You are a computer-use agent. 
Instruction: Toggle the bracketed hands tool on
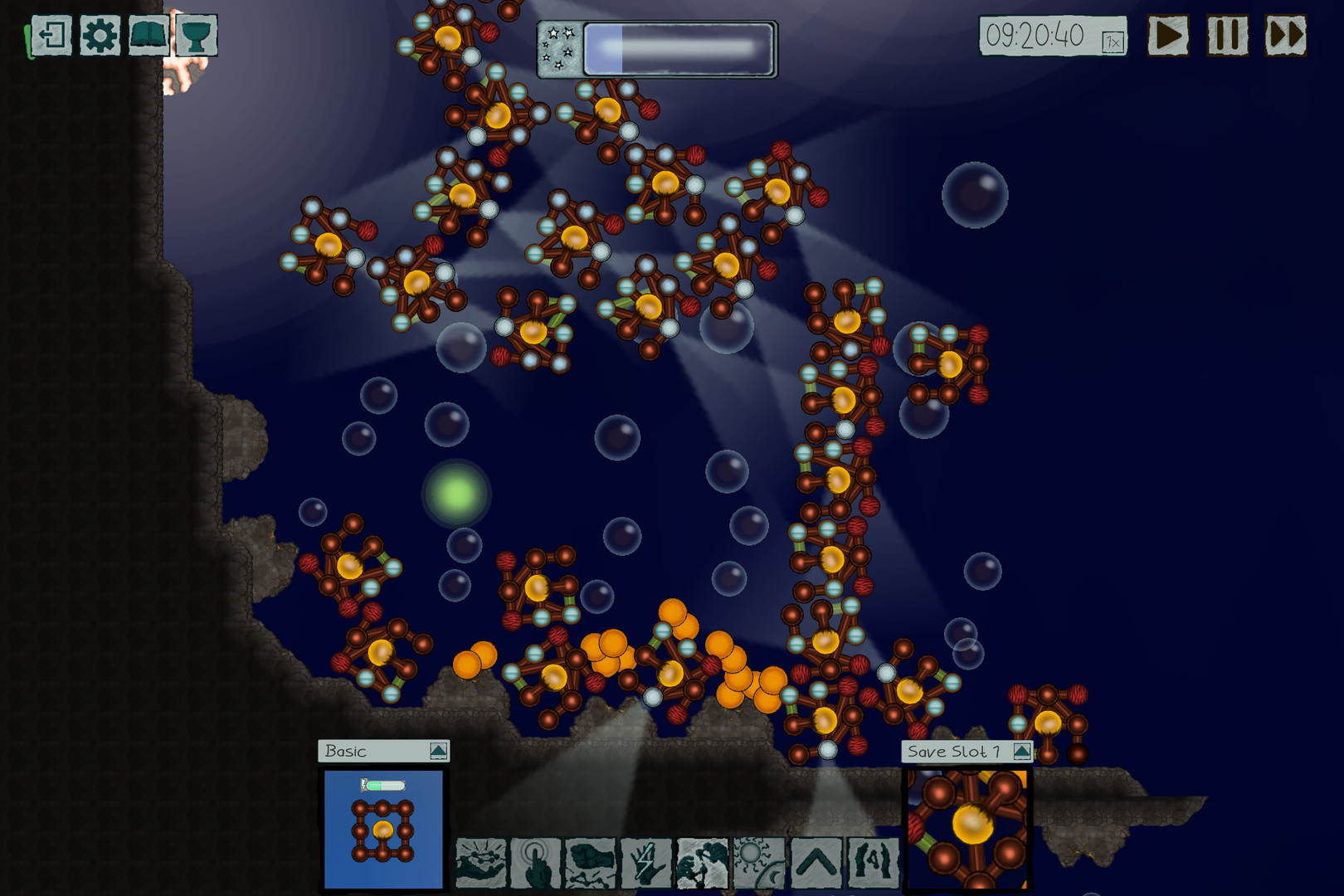pyautogui.click(x=873, y=867)
